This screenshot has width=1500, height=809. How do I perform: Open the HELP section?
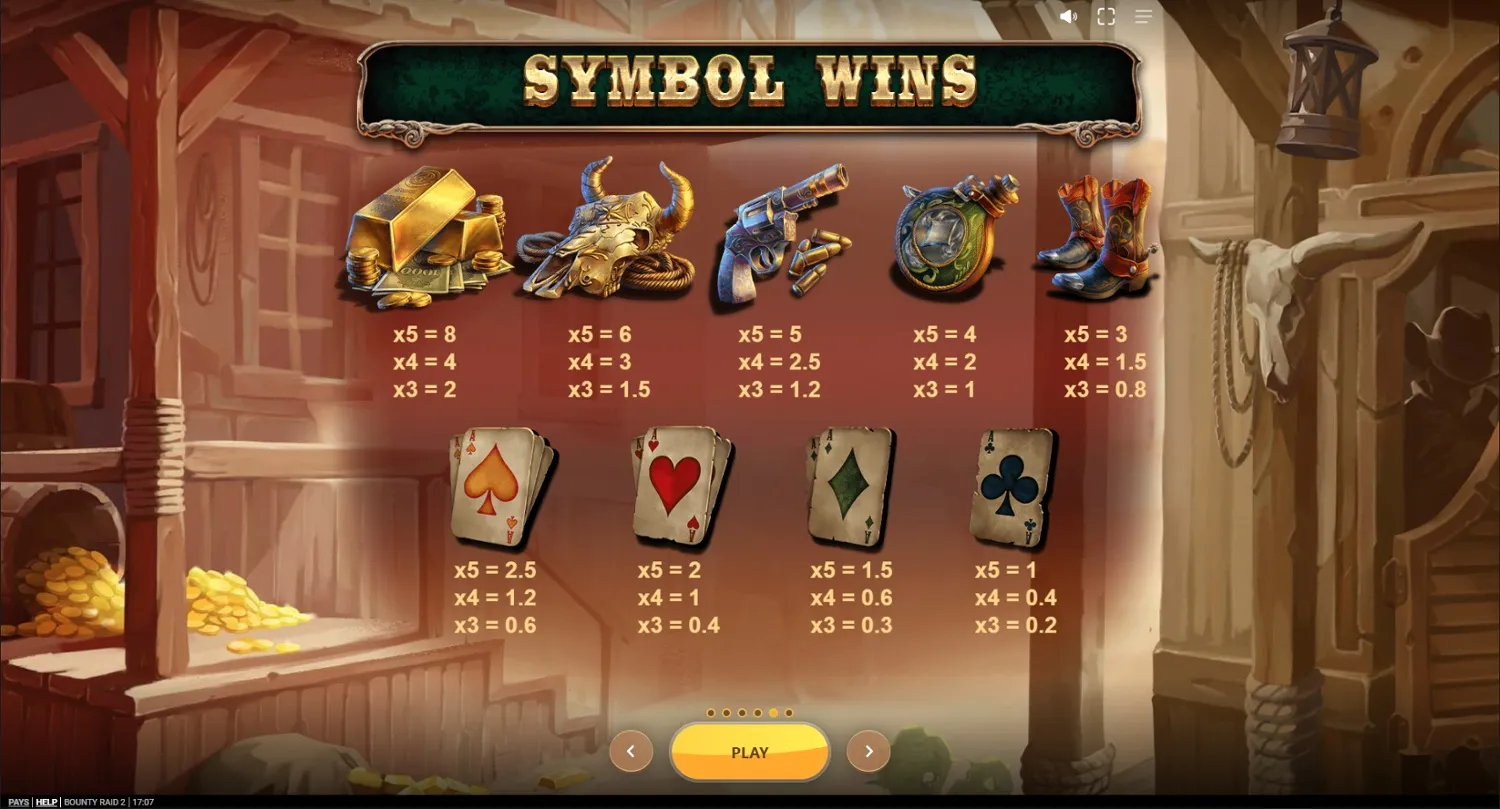pos(47,801)
